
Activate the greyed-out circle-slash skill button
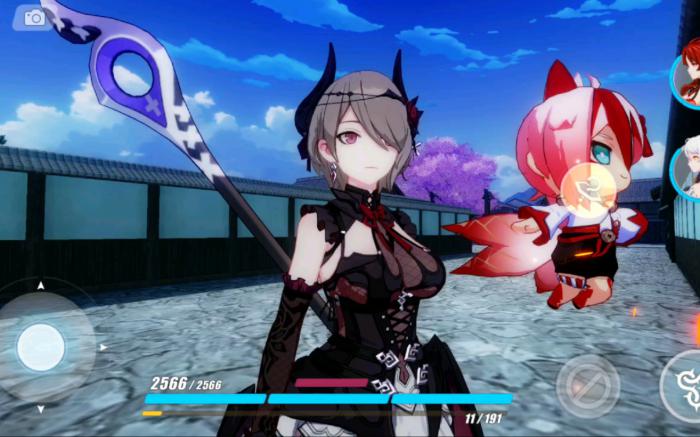588,385
